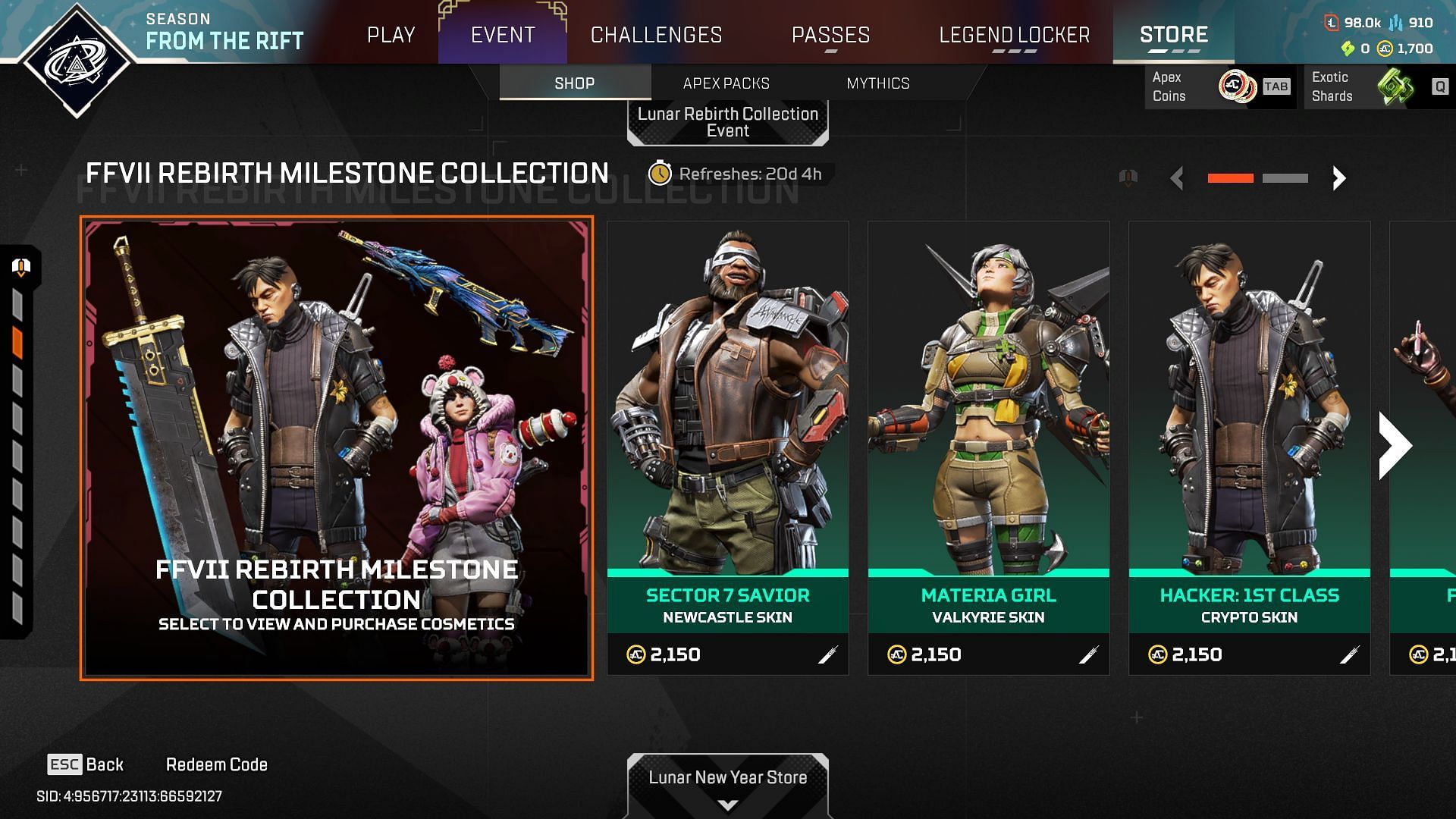
Task: Choose the Materia Girl Valkyrie skin
Action: tap(988, 447)
